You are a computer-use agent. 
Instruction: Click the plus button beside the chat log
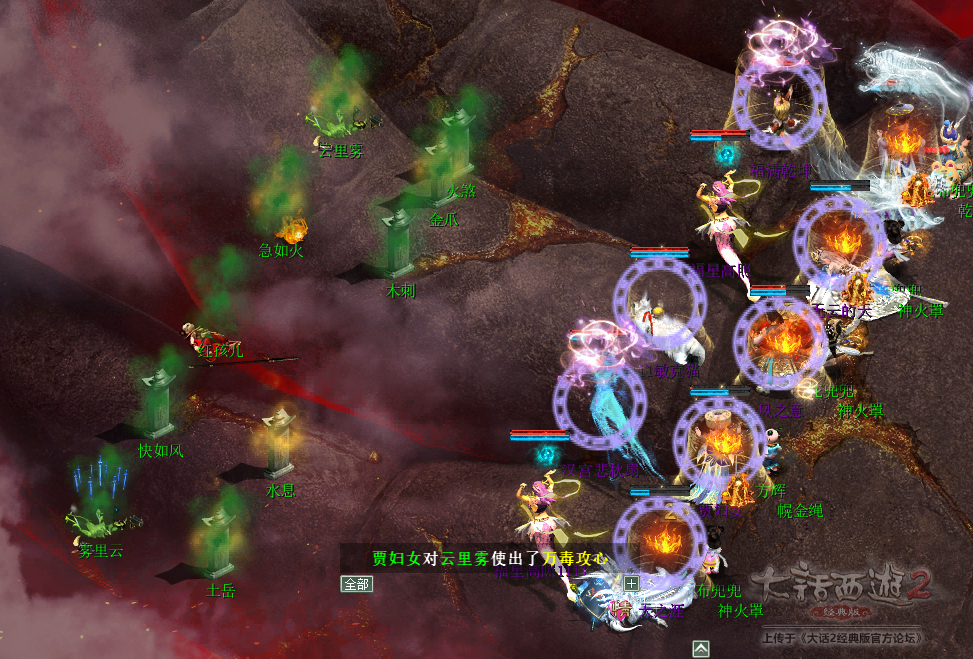click(x=631, y=583)
